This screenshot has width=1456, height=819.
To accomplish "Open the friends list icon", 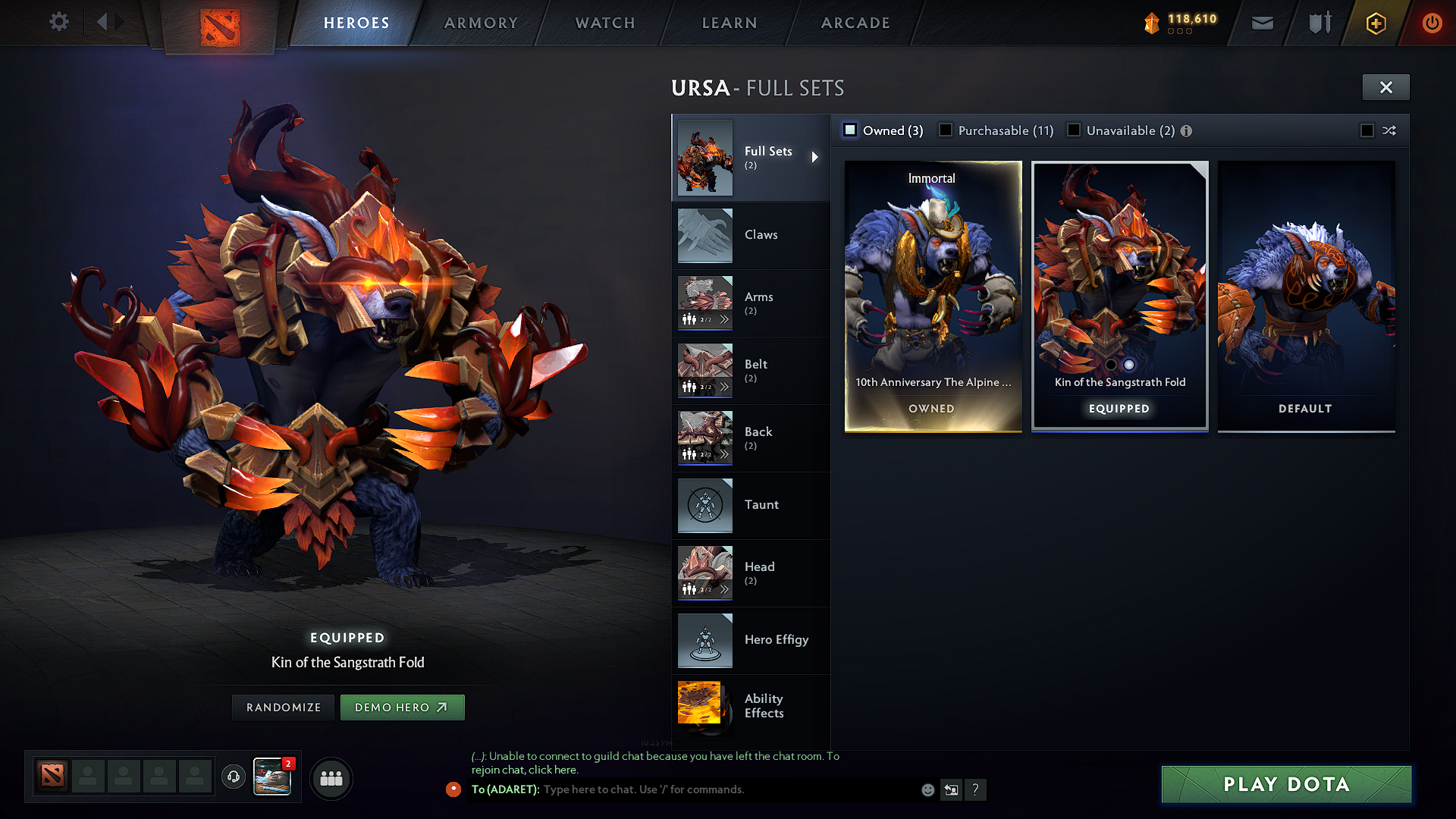I will pyautogui.click(x=331, y=778).
